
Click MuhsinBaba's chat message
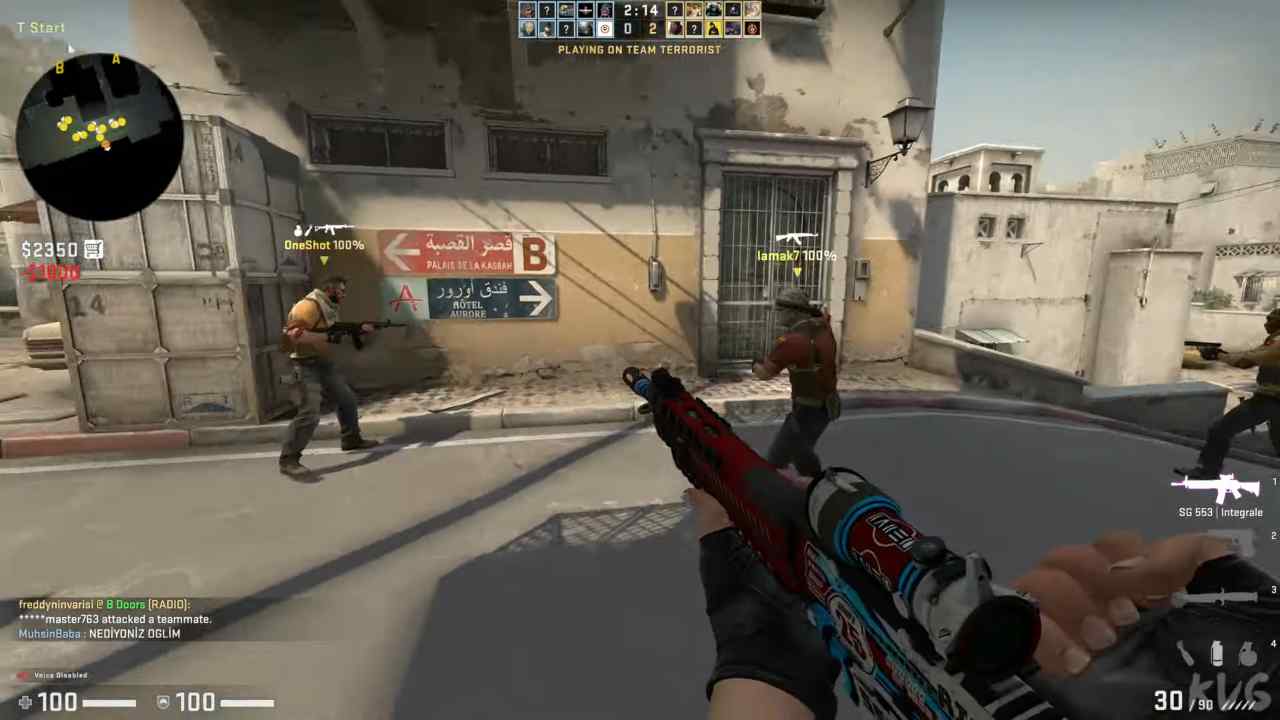pyautogui.click(x=100, y=634)
